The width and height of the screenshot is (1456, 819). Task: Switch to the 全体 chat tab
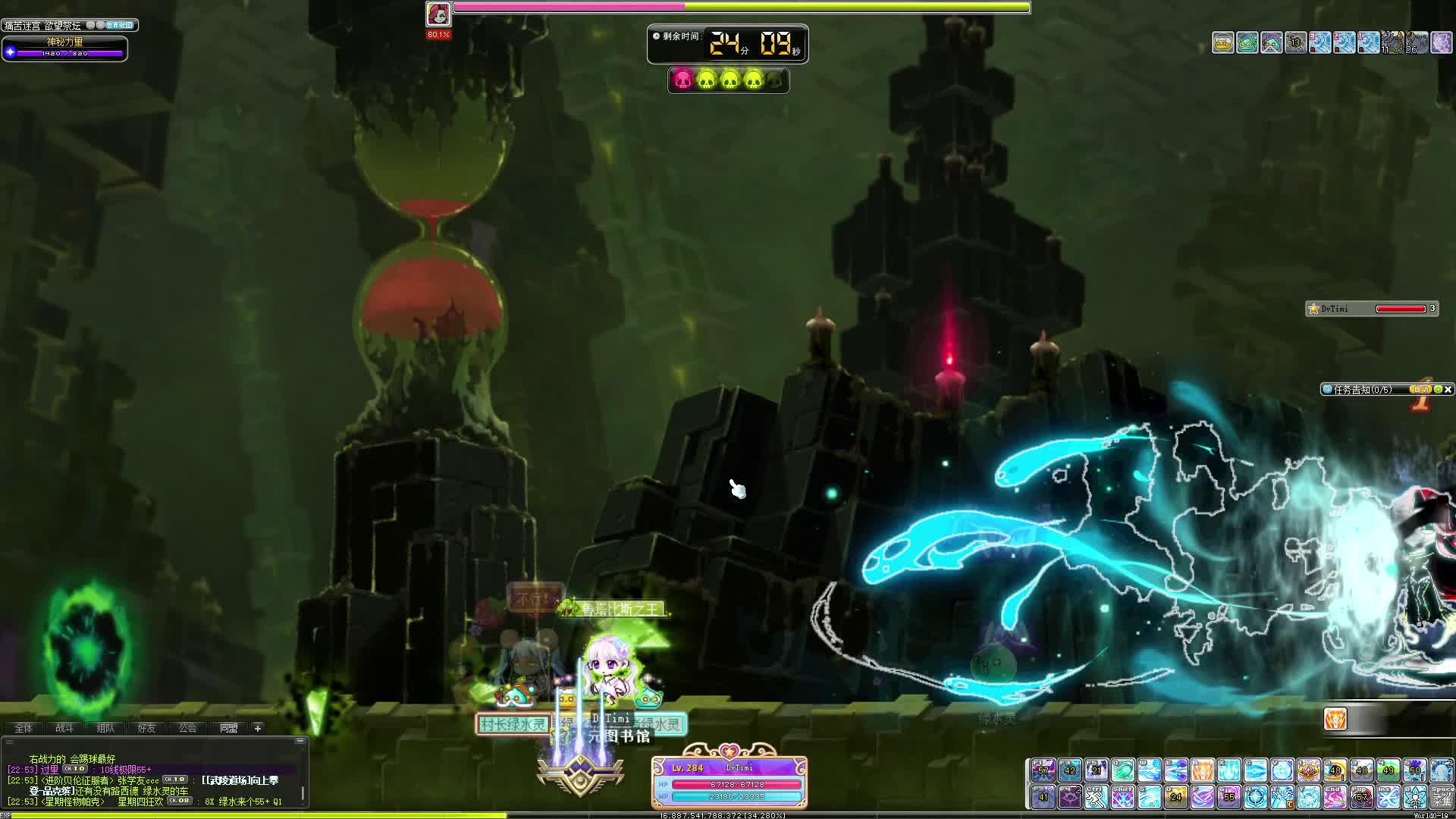click(24, 728)
